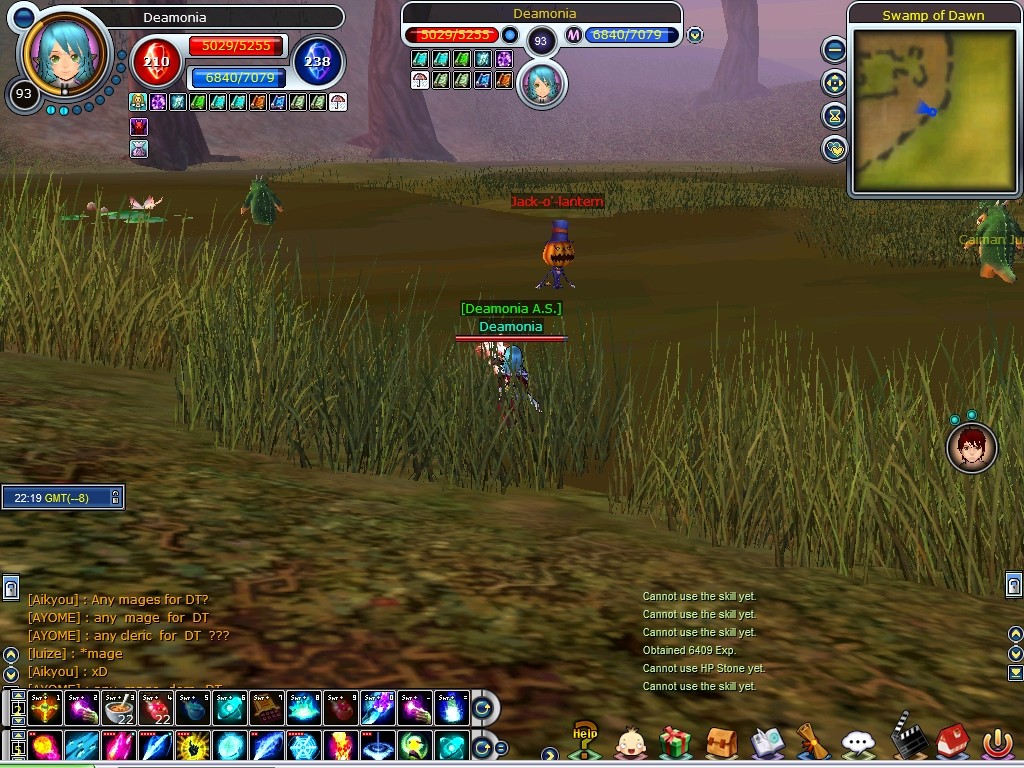The width and height of the screenshot is (1024, 768).
Task: Activate the snowflake skill in the hotbar
Action: (304, 746)
